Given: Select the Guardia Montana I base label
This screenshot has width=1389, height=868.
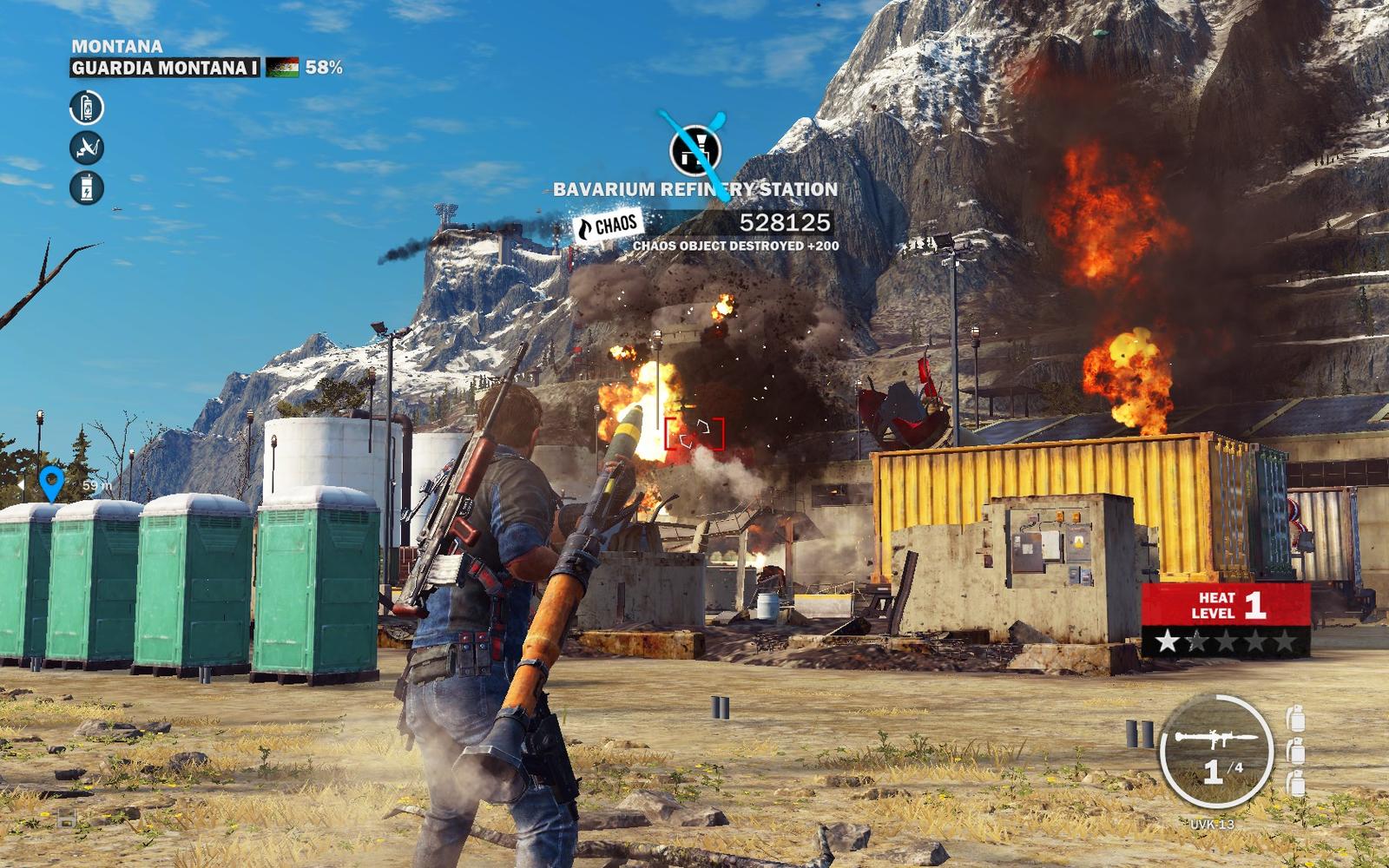Looking at the screenshot, I should [x=165, y=68].
